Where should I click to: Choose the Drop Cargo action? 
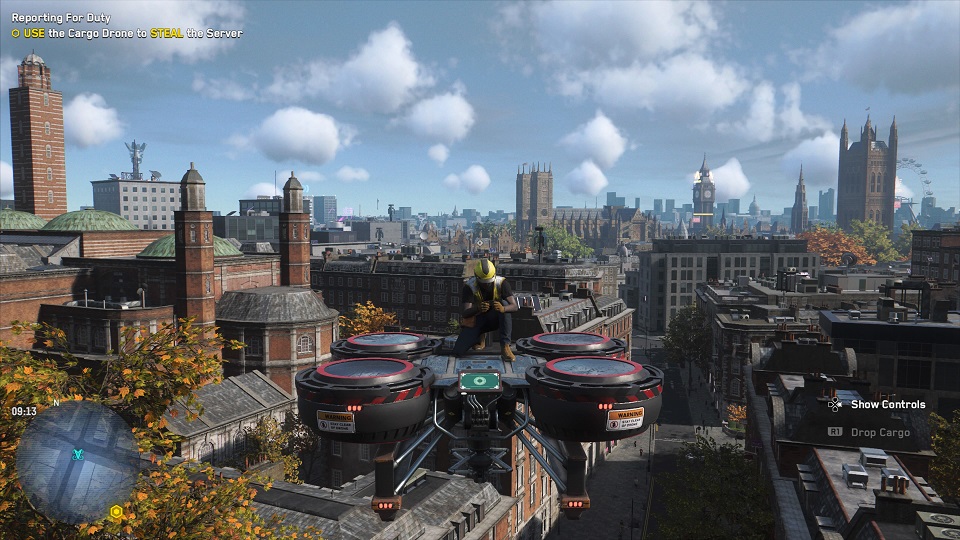[880, 432]
